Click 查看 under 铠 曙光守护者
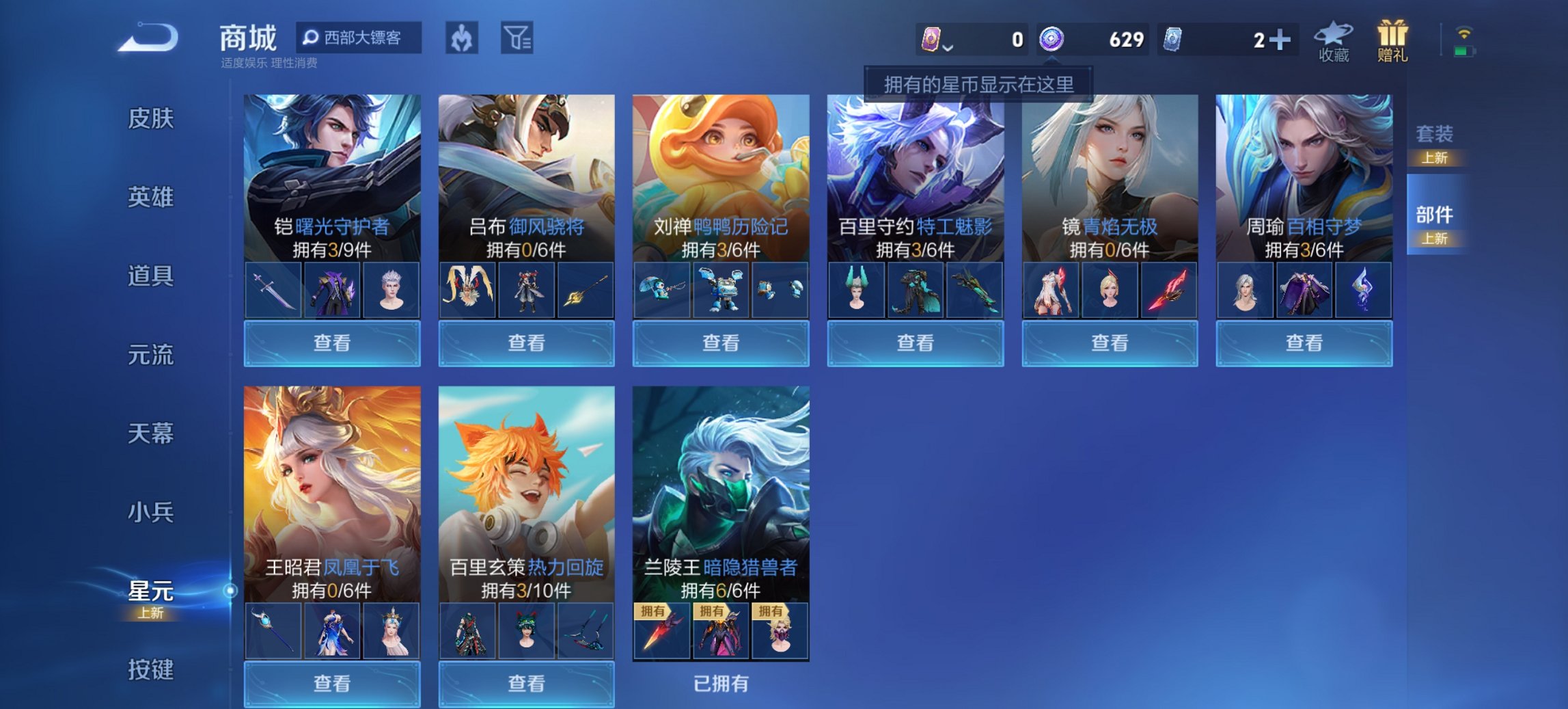1568x709 pixels. [x=332, y=342]
